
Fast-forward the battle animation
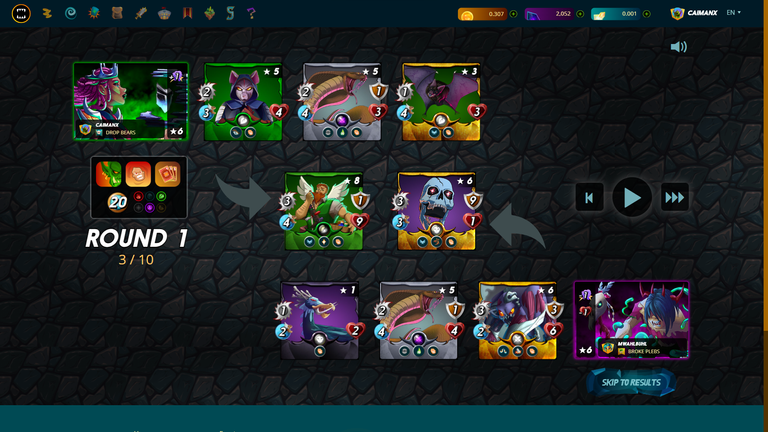(x=675, y=198)
